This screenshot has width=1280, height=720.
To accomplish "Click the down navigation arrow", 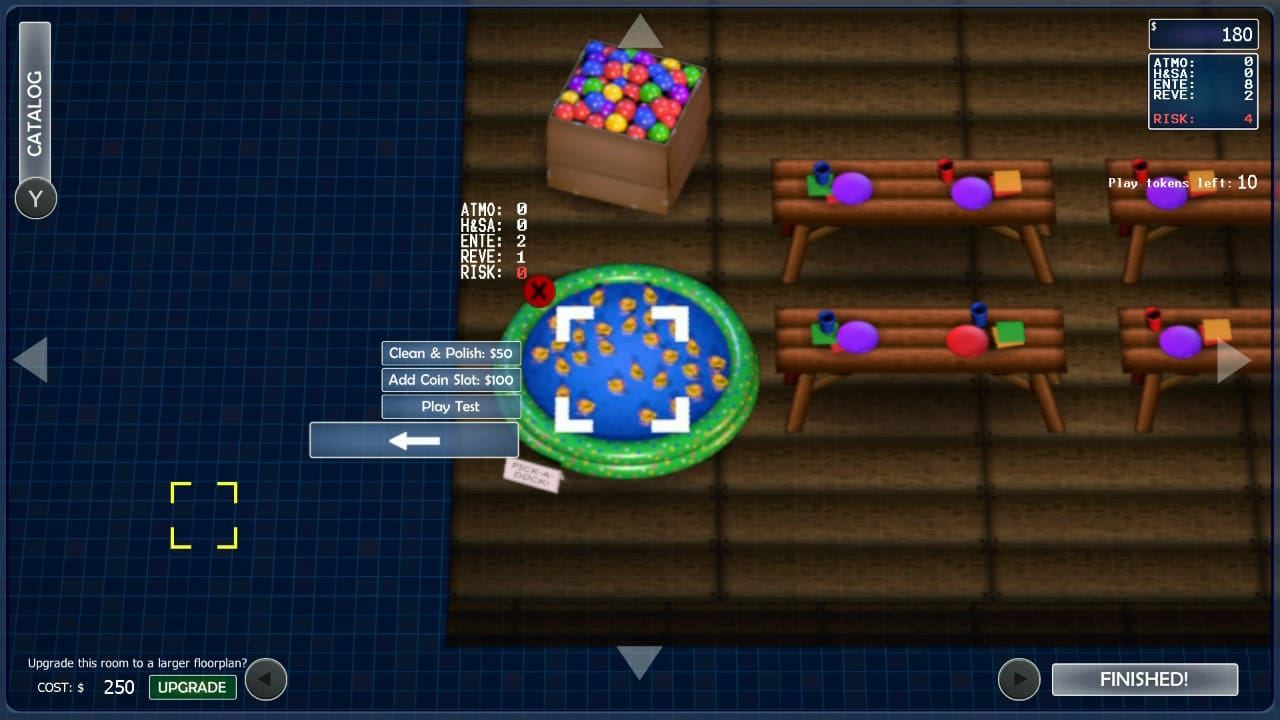I will [x=640, y=655].
